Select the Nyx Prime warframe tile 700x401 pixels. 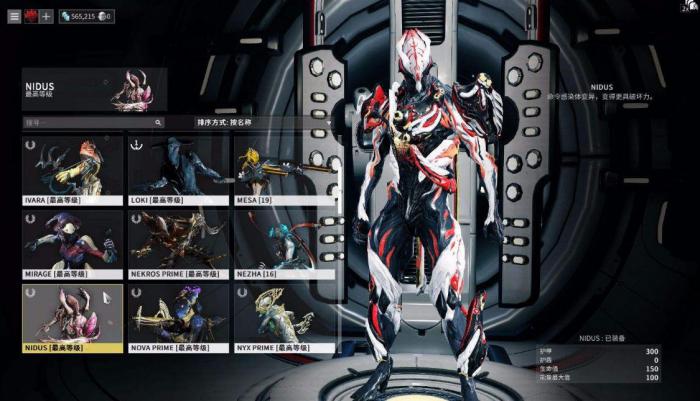tap(284, 318)
